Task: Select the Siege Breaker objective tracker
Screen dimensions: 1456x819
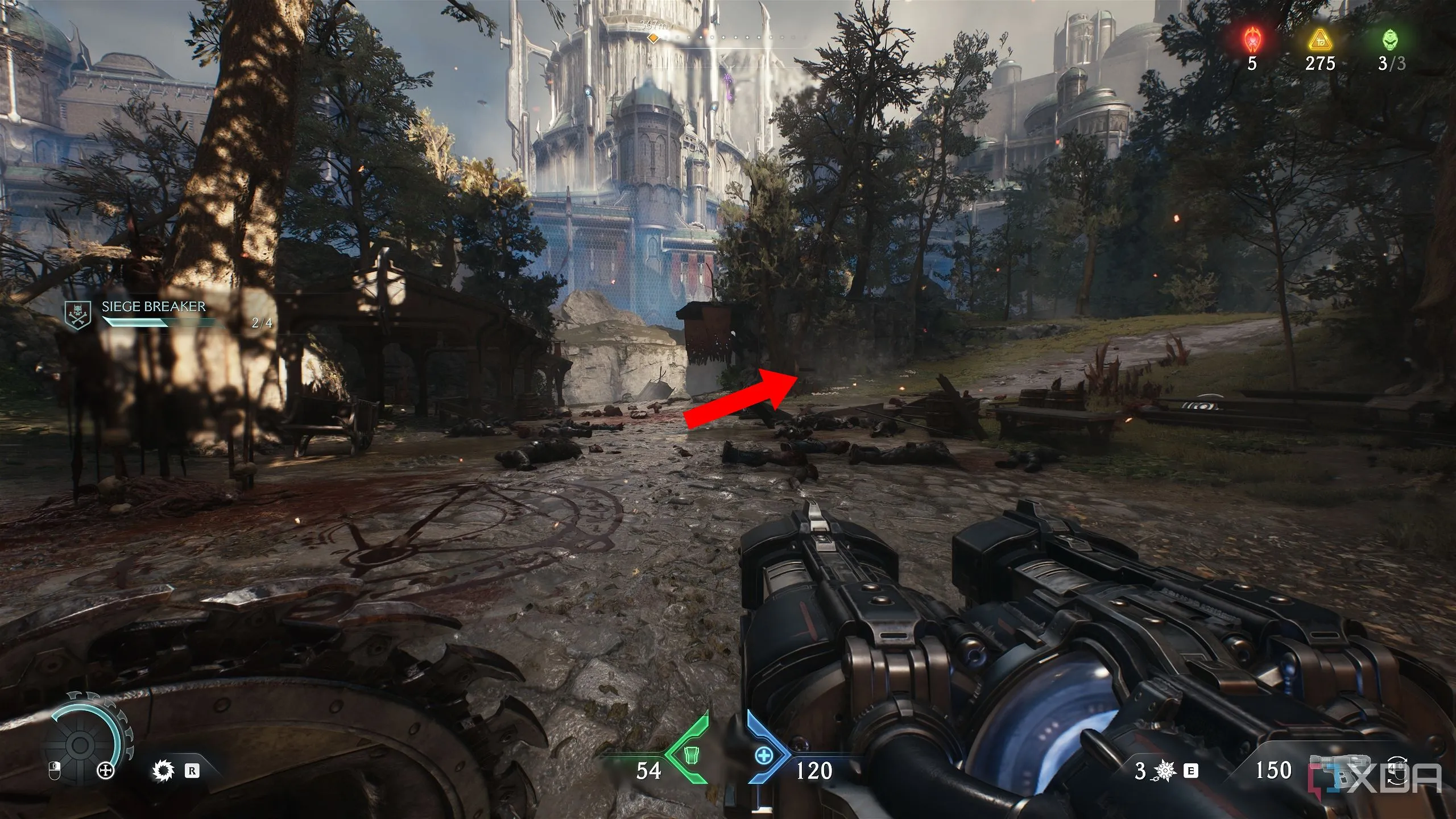Action: (154, 315)
